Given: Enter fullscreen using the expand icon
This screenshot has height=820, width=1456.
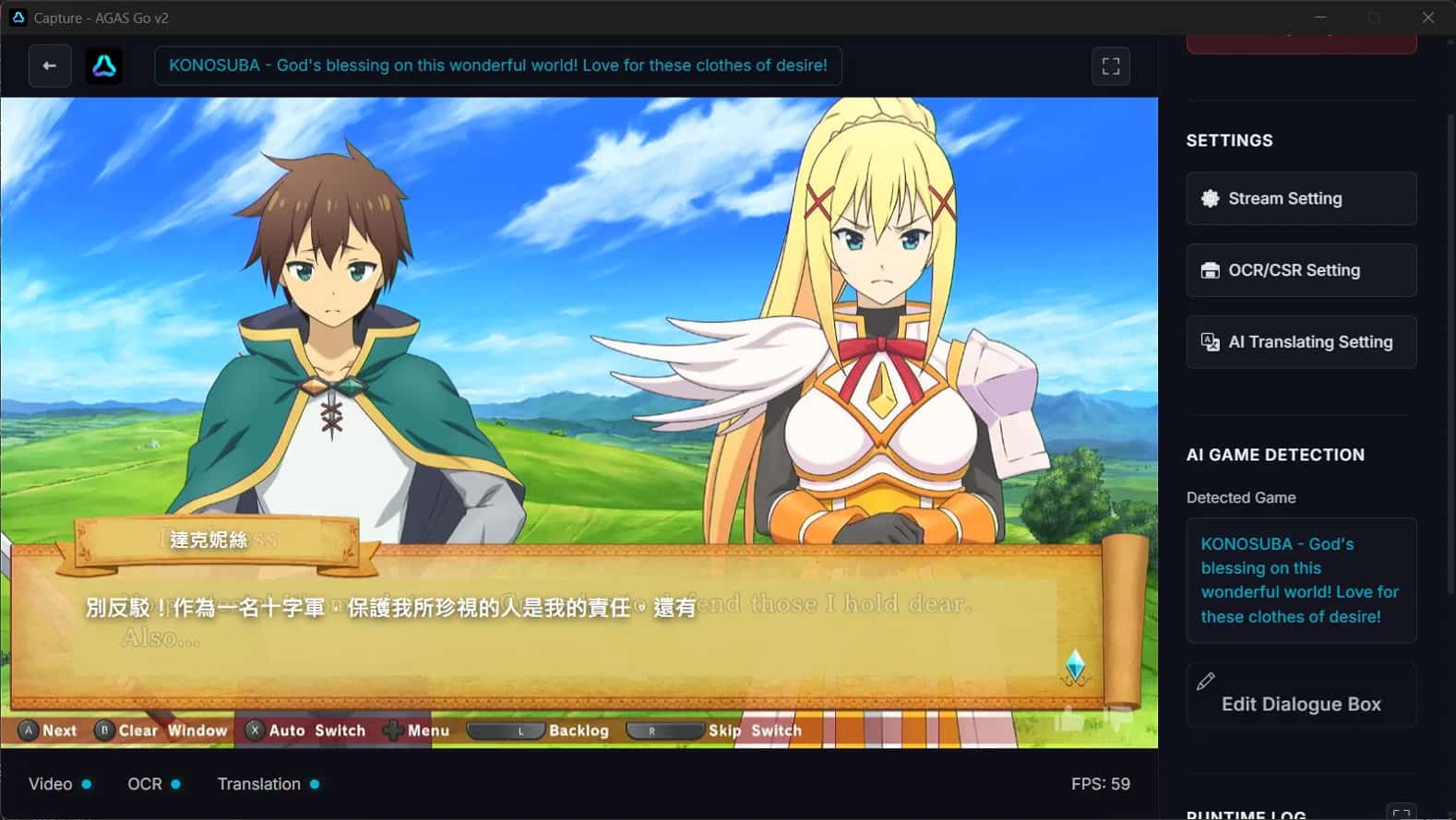Looking at the screenshot, I should click(1111, 65).
